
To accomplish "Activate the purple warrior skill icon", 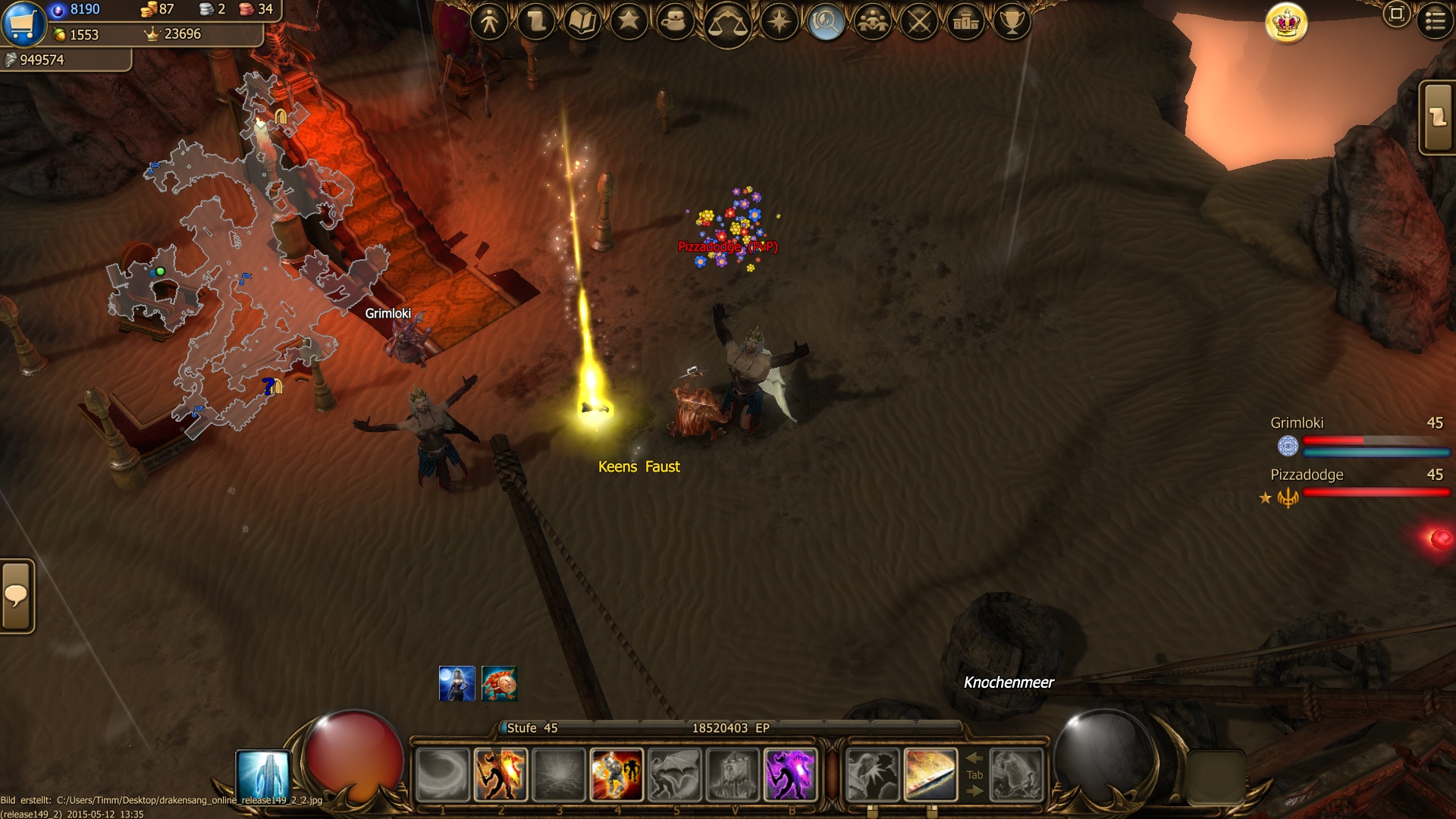I will pyautogui.click(x=790, y=775).
